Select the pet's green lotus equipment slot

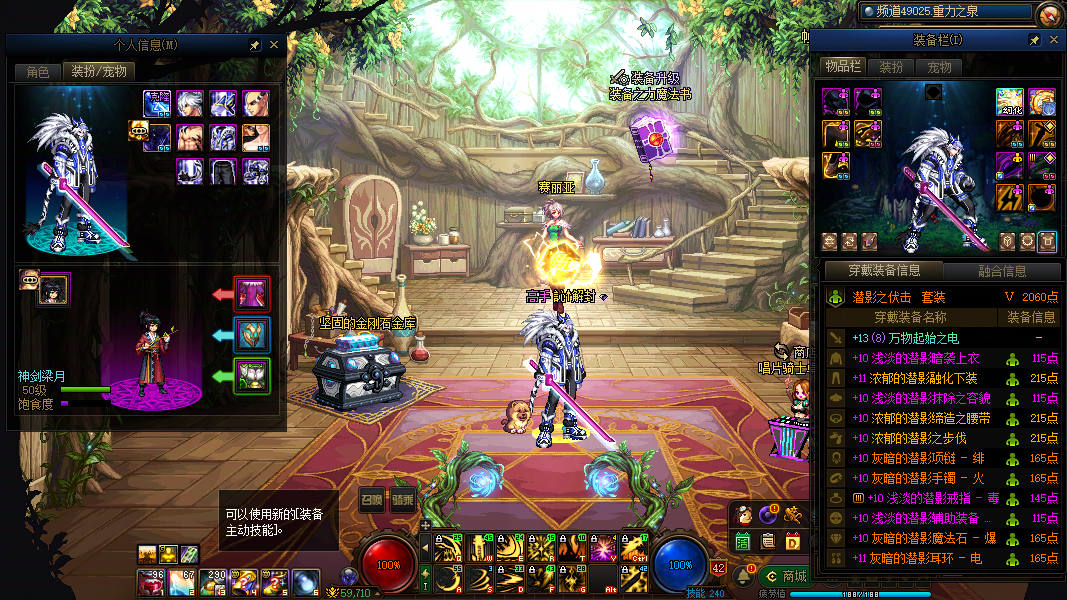[x=252, y=376]
